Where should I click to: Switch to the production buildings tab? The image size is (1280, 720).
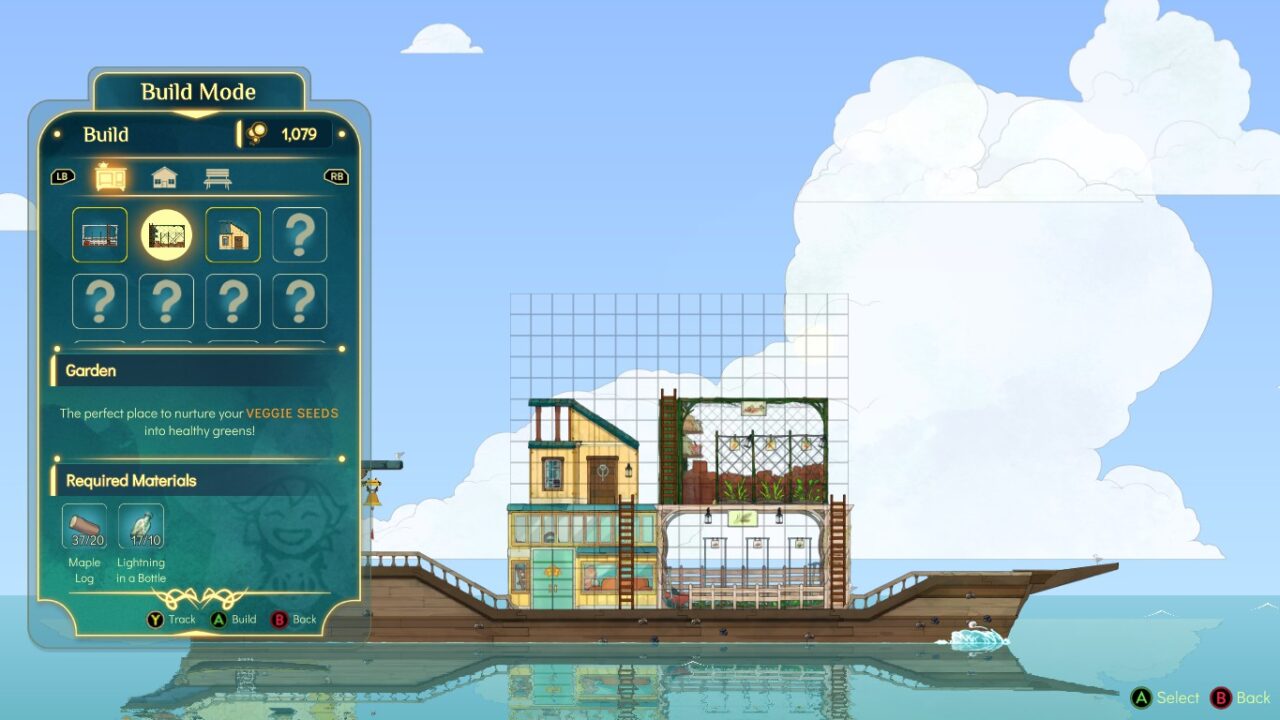click(x=110, y=177)
